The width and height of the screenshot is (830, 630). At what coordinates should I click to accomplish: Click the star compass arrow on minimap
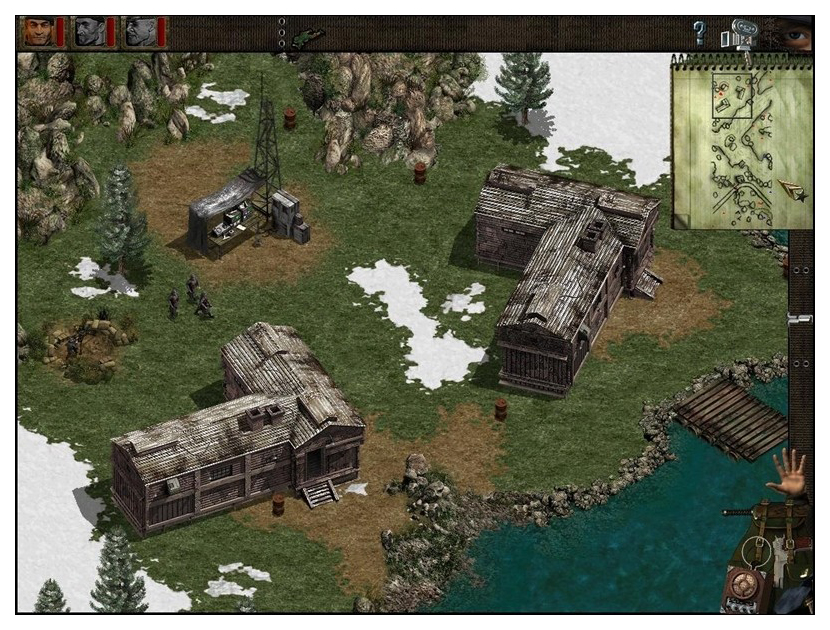point(794,190)
